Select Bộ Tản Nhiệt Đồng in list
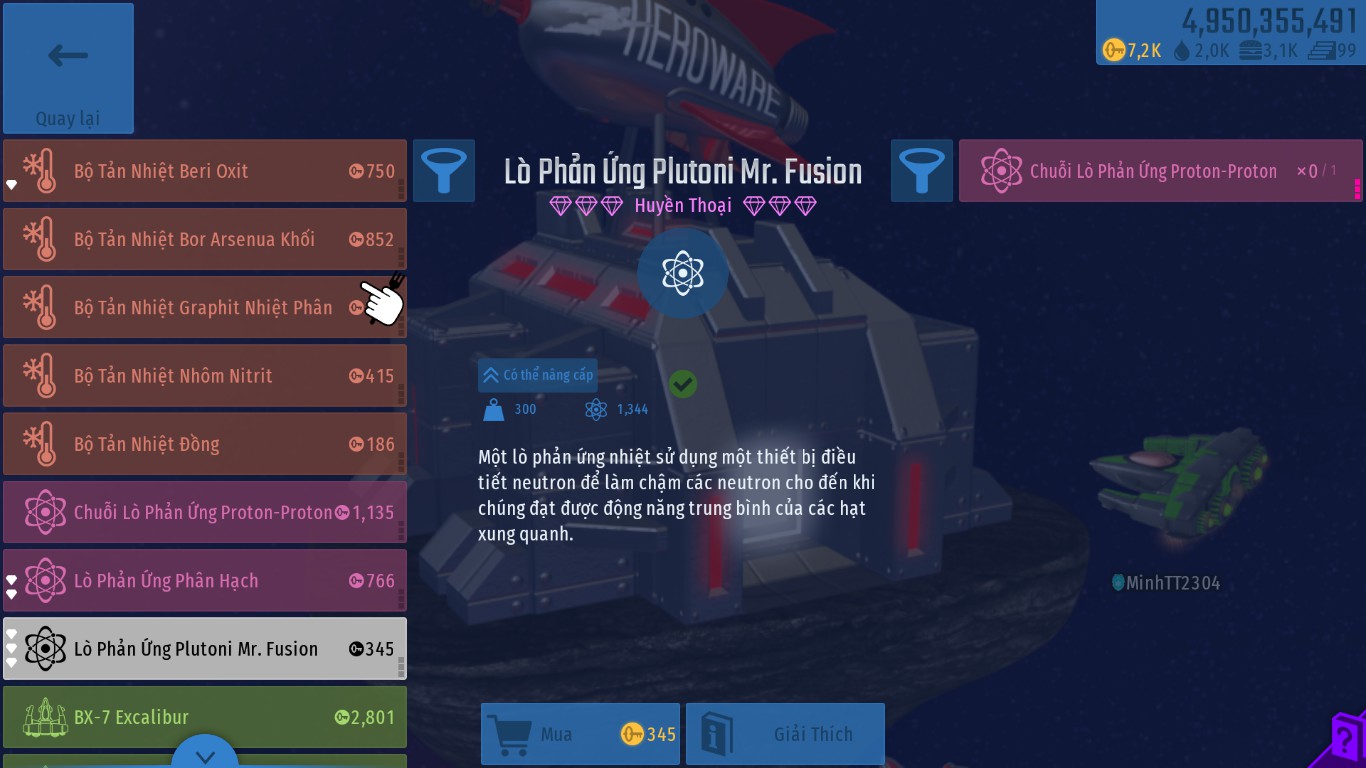Viewport: 1366px width, 768px height. [x=204, y=444]
